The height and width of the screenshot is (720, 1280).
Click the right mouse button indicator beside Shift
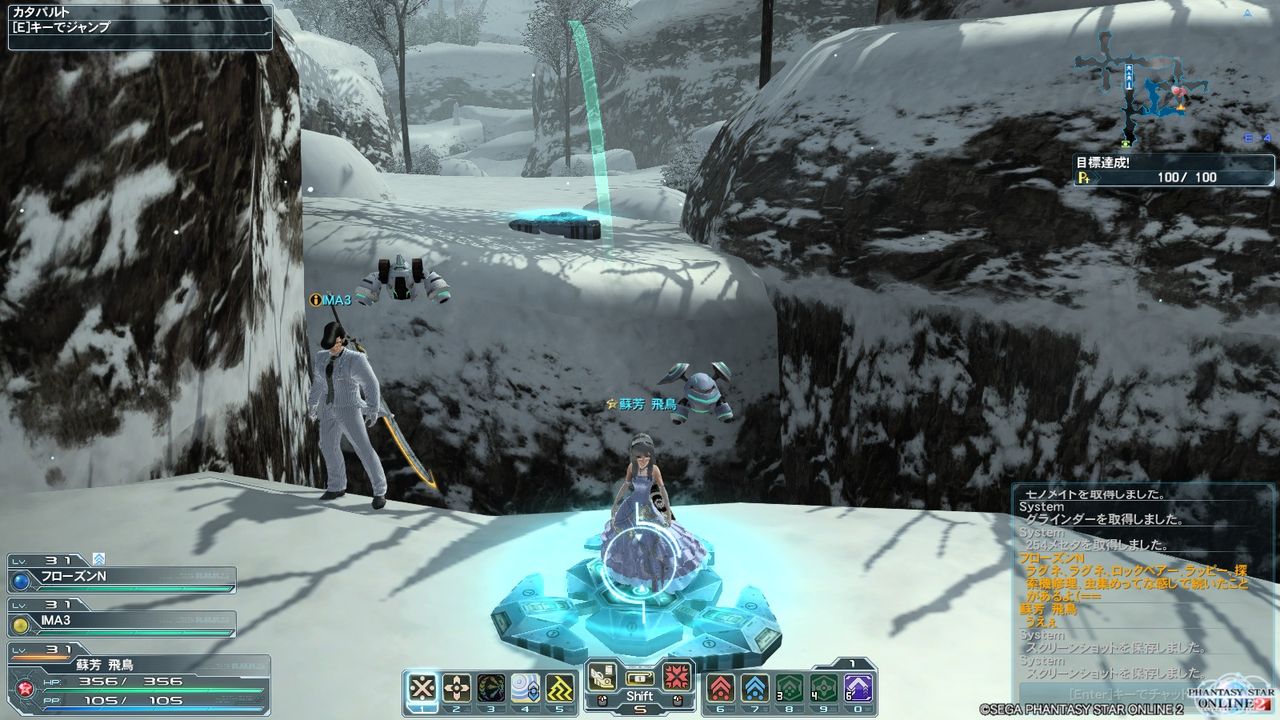[677, 700]
